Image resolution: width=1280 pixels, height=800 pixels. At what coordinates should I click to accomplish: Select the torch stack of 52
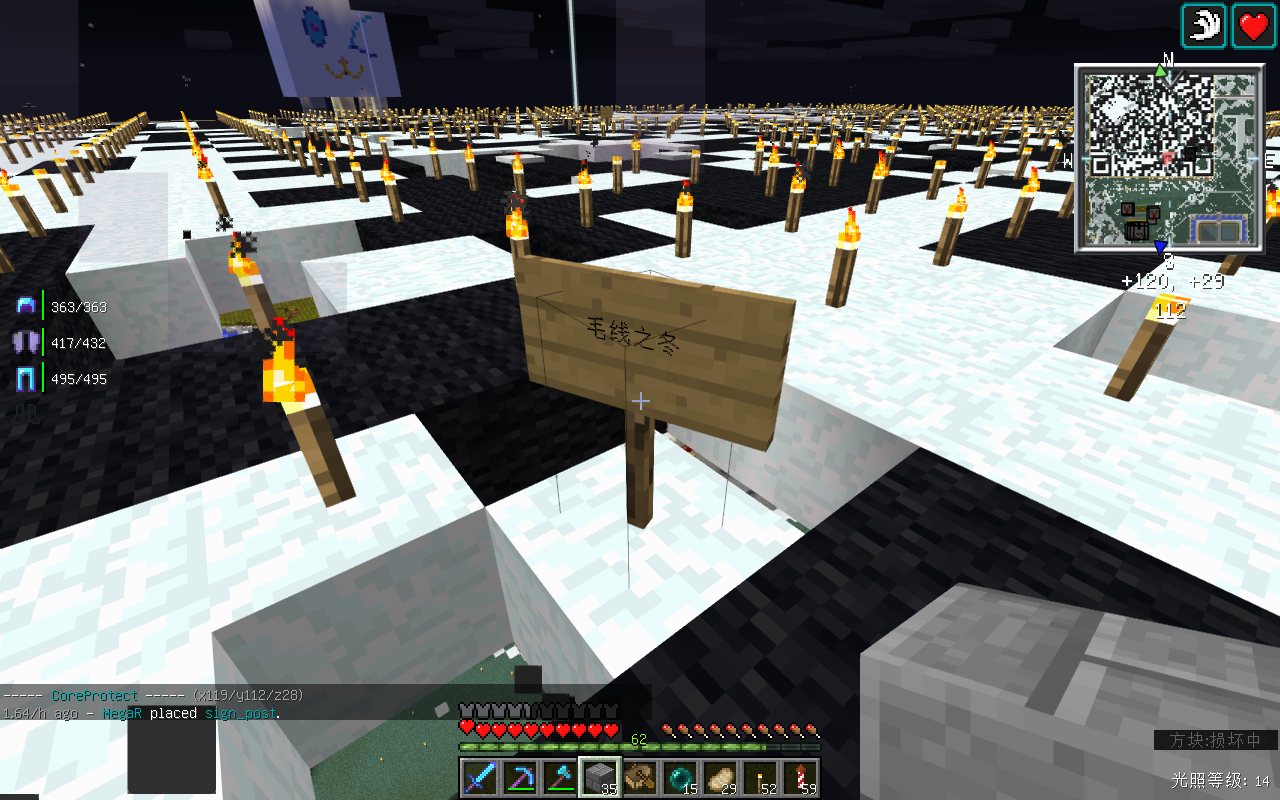click(760, 778)
